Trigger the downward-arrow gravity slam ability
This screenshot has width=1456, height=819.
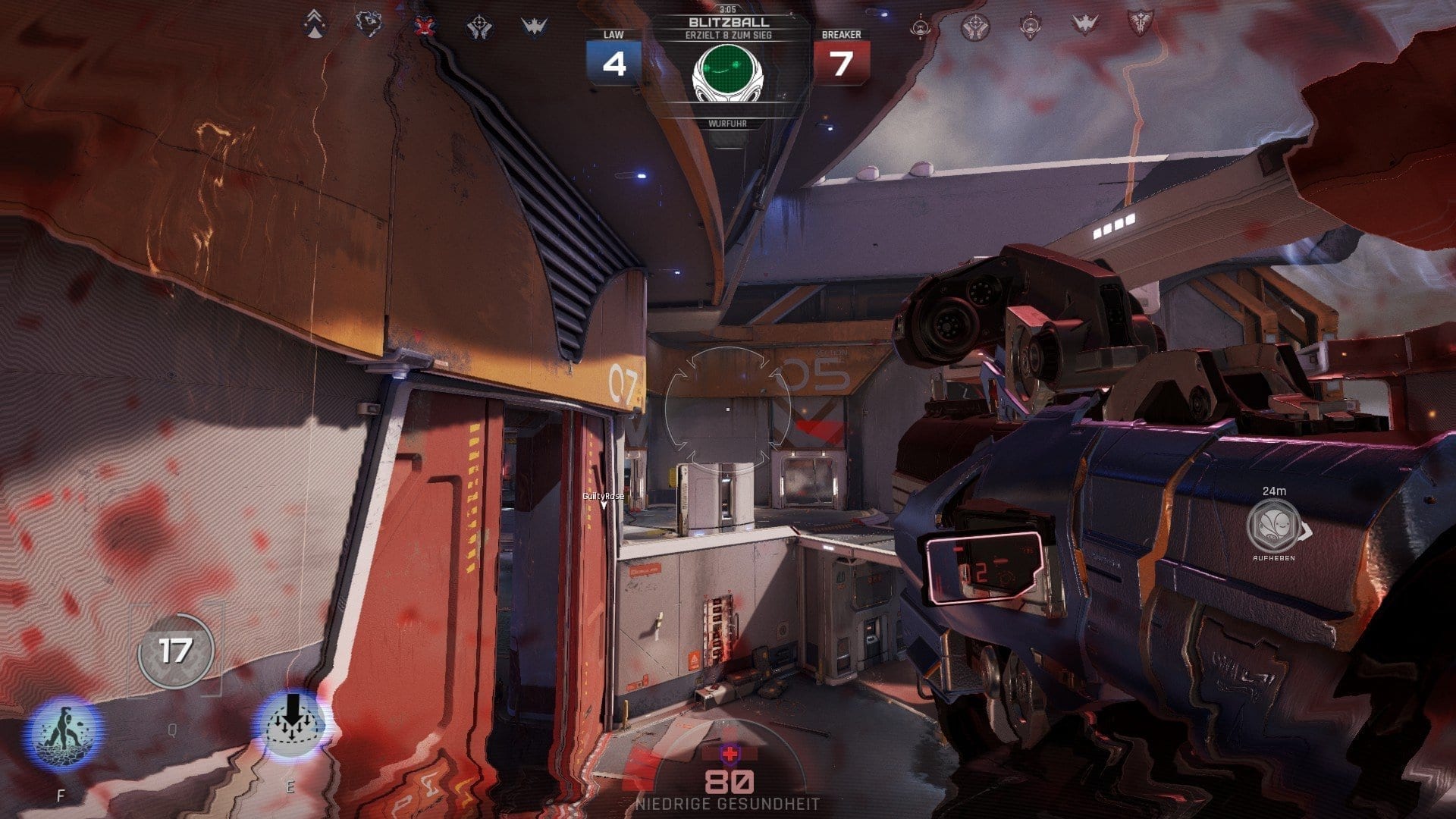(293, 723)
